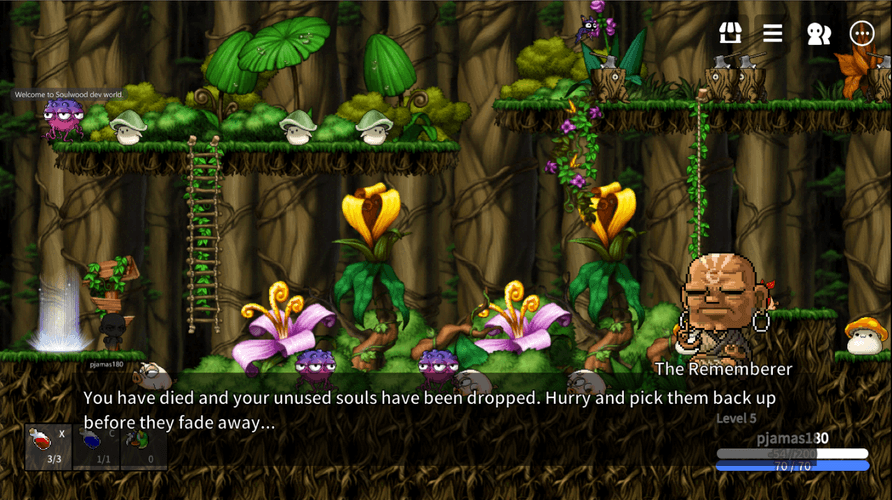
Task: Use the blue mana potion slot
Action: [96, 446]
